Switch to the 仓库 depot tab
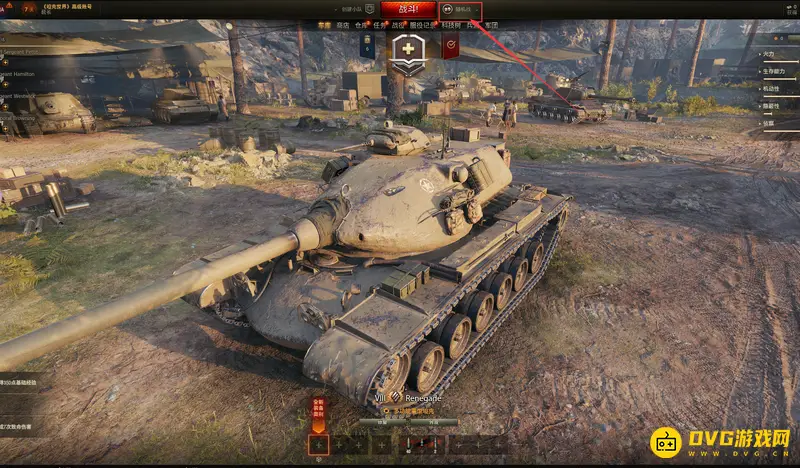Screen dimensions: 800x468 point(361,25)
